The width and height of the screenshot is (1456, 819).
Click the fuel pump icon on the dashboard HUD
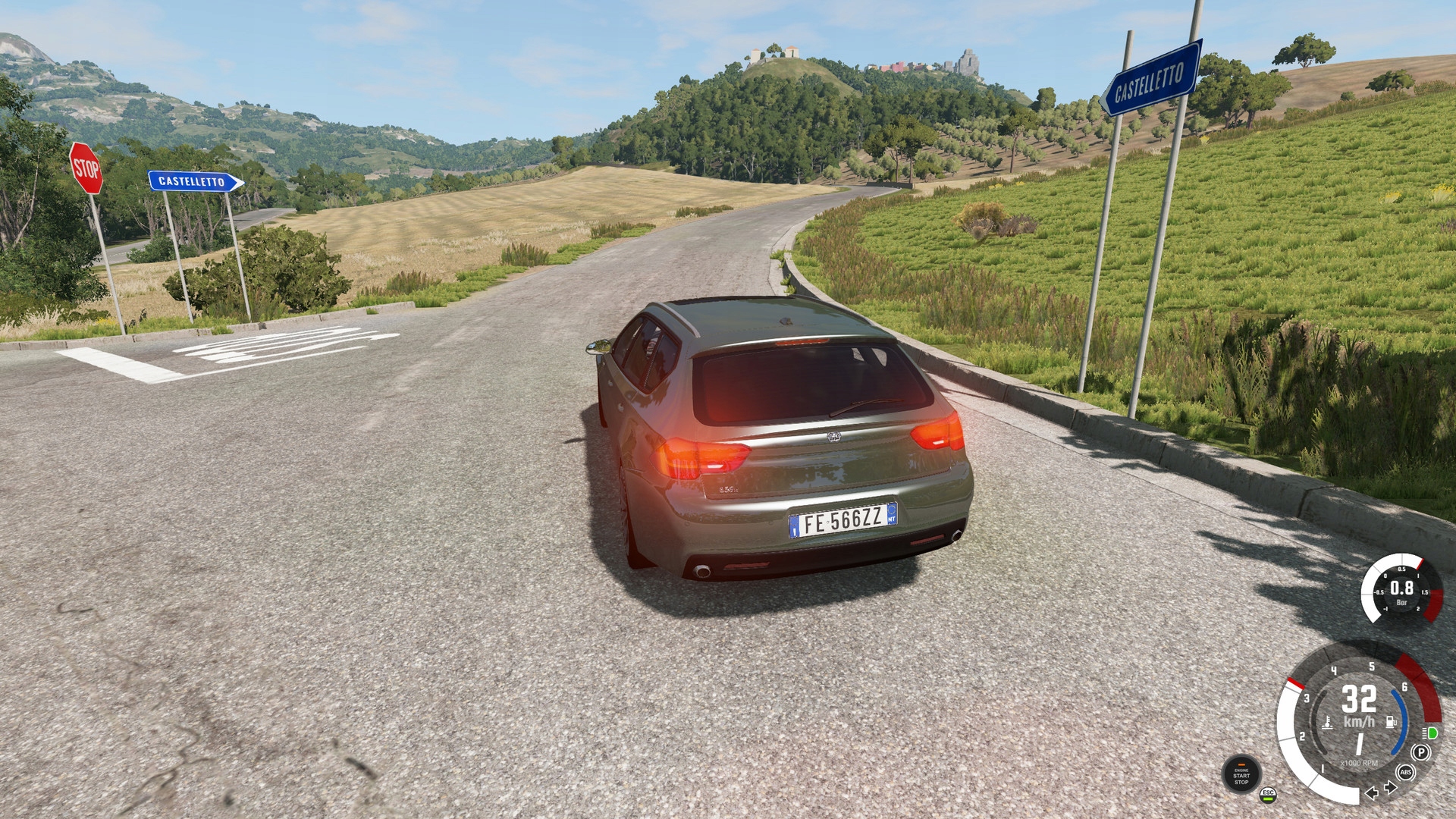[1390, 722]
